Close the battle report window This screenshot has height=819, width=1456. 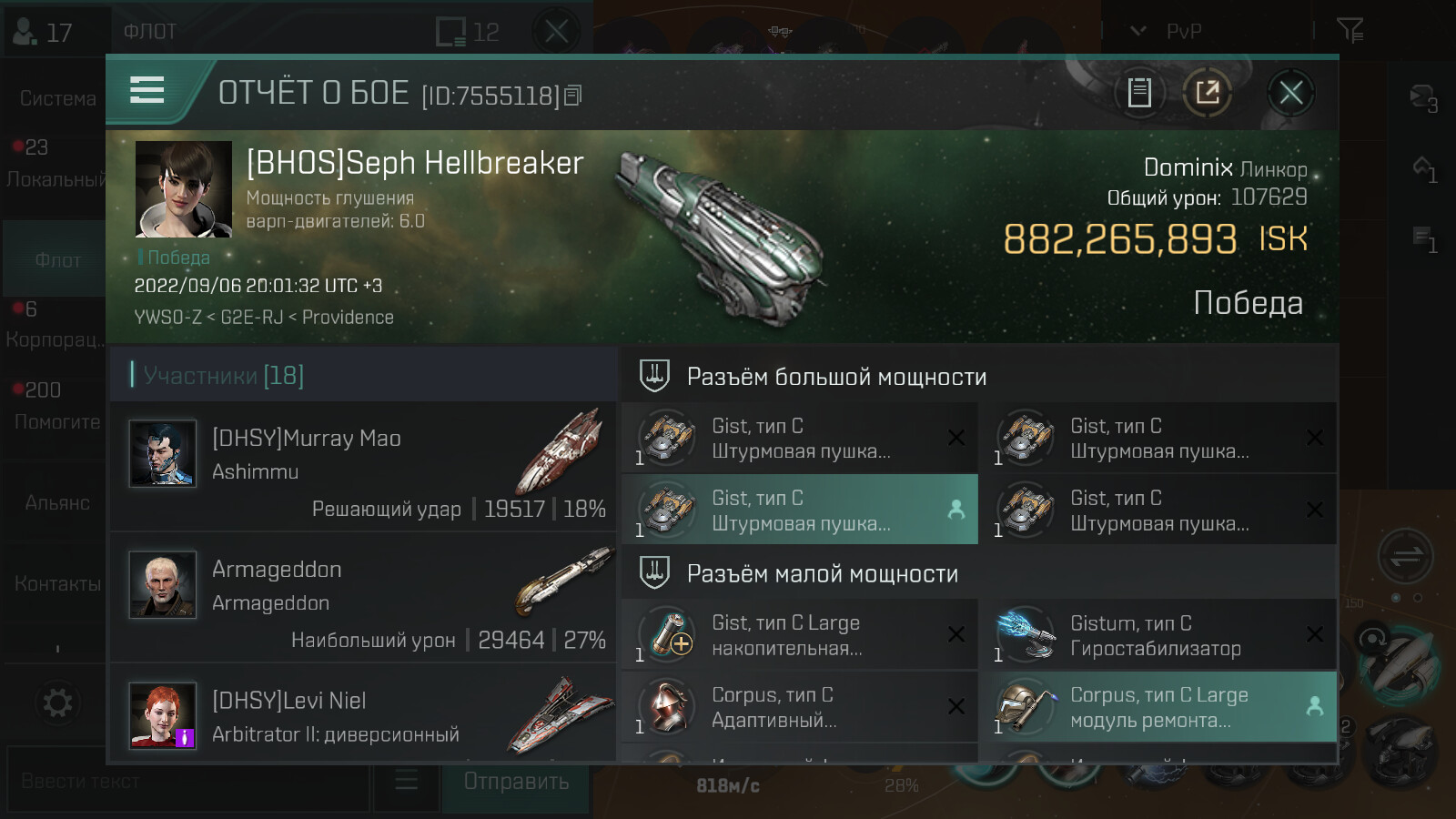tap(1290, 93)
